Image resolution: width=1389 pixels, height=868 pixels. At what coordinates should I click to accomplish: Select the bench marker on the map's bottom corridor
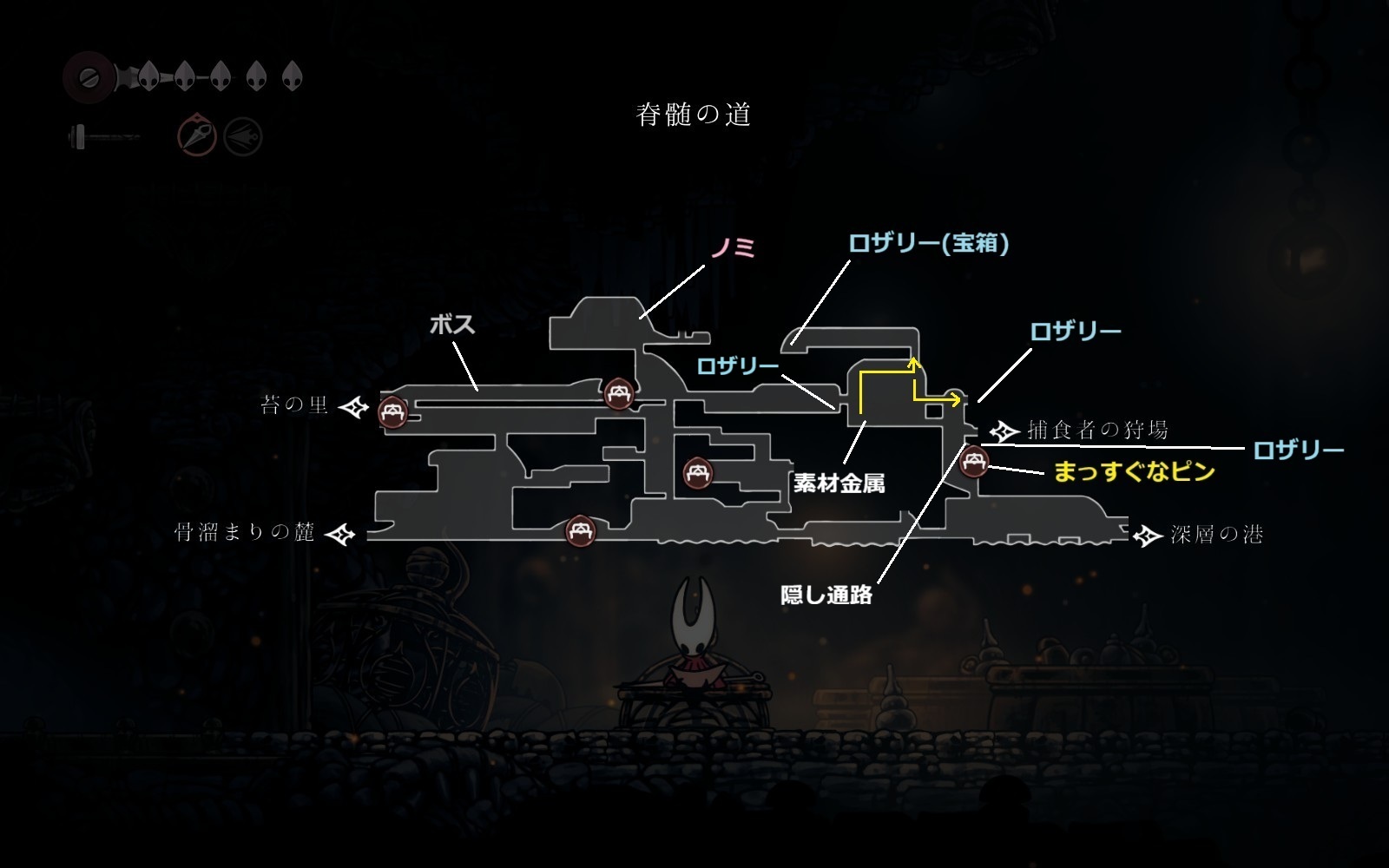(x=580, y=529)
